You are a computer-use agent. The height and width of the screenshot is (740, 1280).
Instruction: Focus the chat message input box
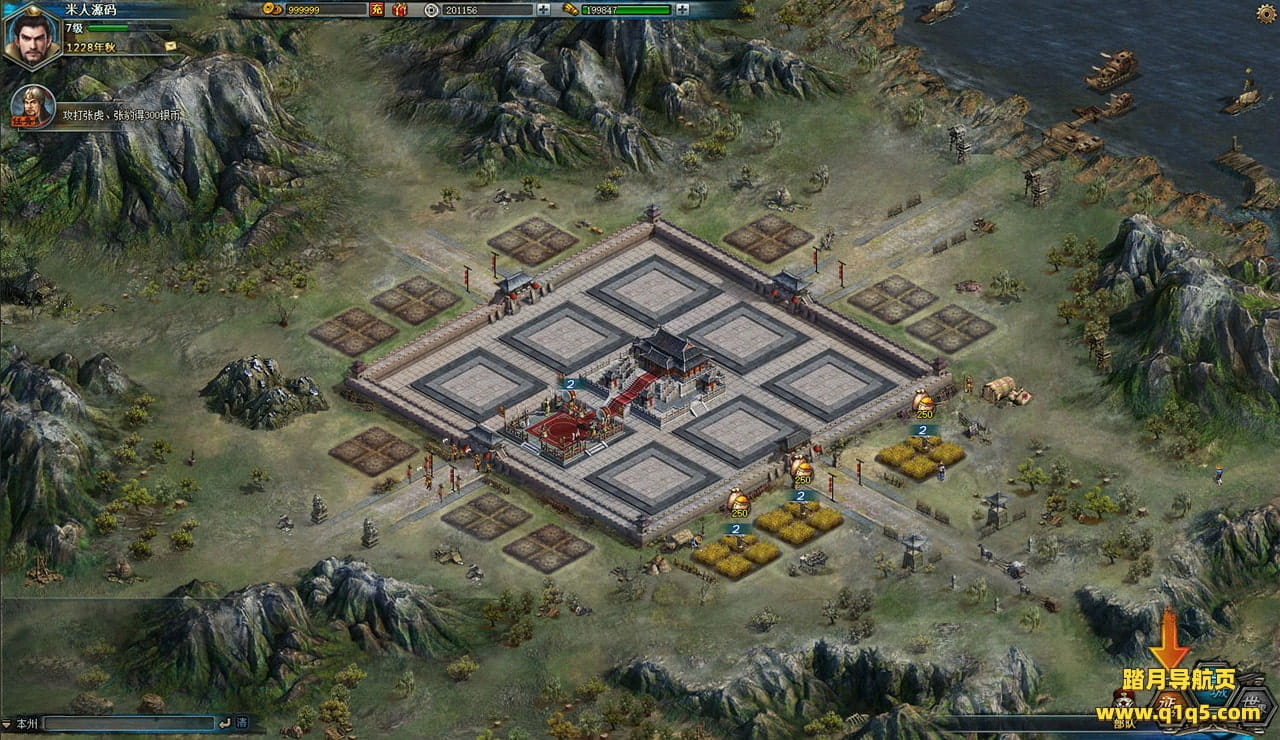[x=128, y=721]
